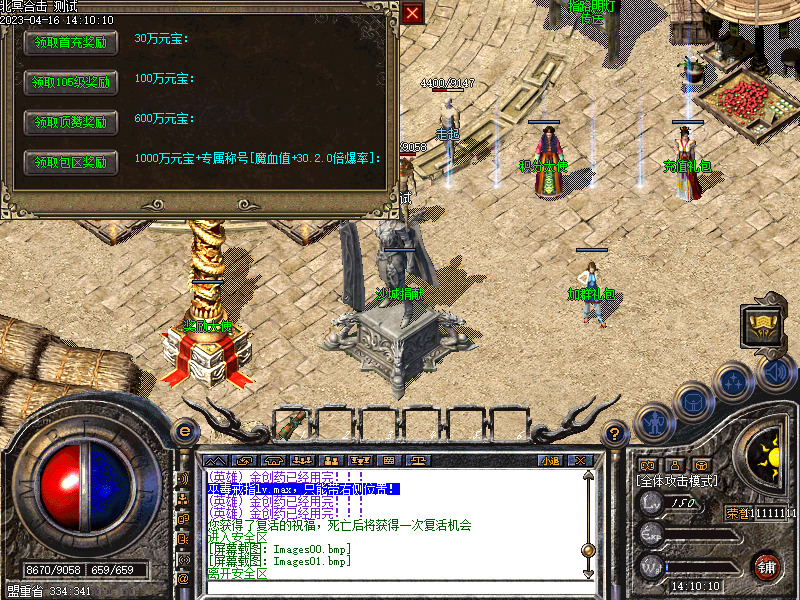Claim the first-recharge reward (领取首充奖励)
800x600 pixels.
(70, 42)
